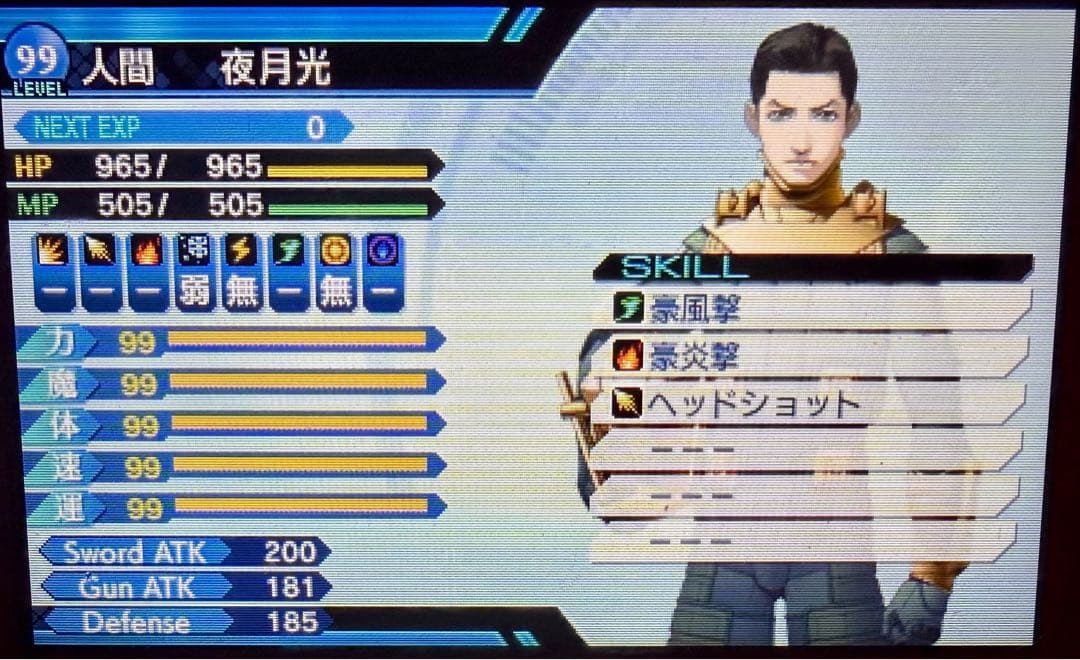Select the purple dark affinity icon
1080x660 pixels.
[x=382, y=251]
